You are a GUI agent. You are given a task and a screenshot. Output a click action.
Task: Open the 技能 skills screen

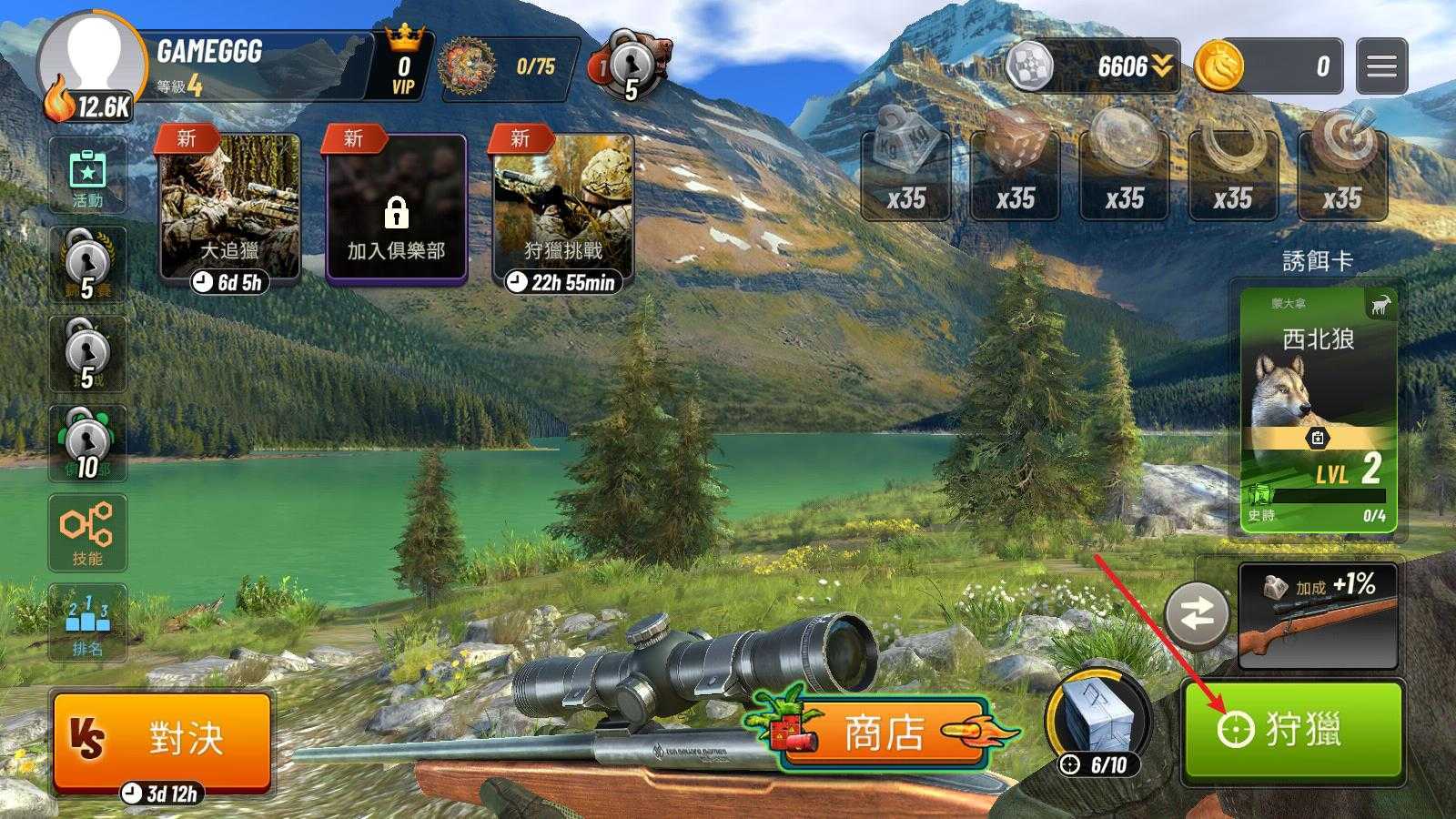(87, 532)
